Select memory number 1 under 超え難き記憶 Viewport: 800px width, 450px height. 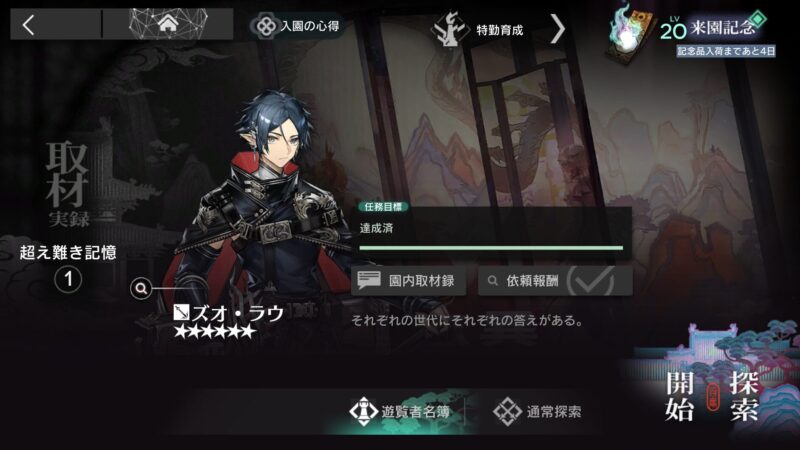[67, 280]
